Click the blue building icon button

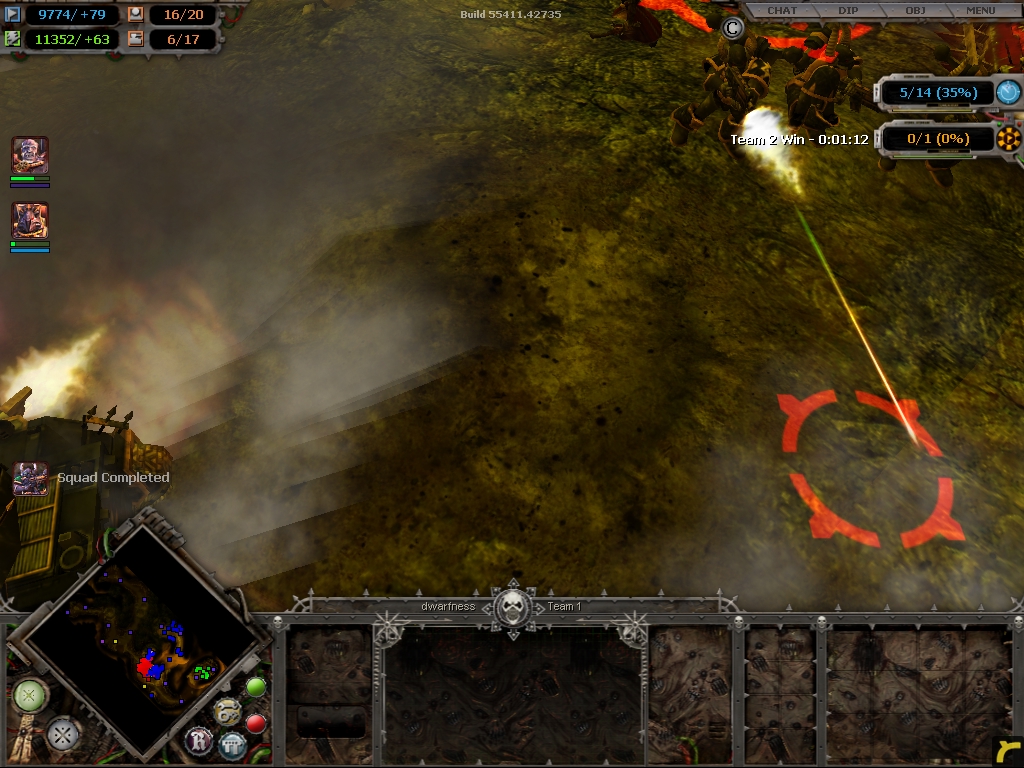(x=232, y=745)
